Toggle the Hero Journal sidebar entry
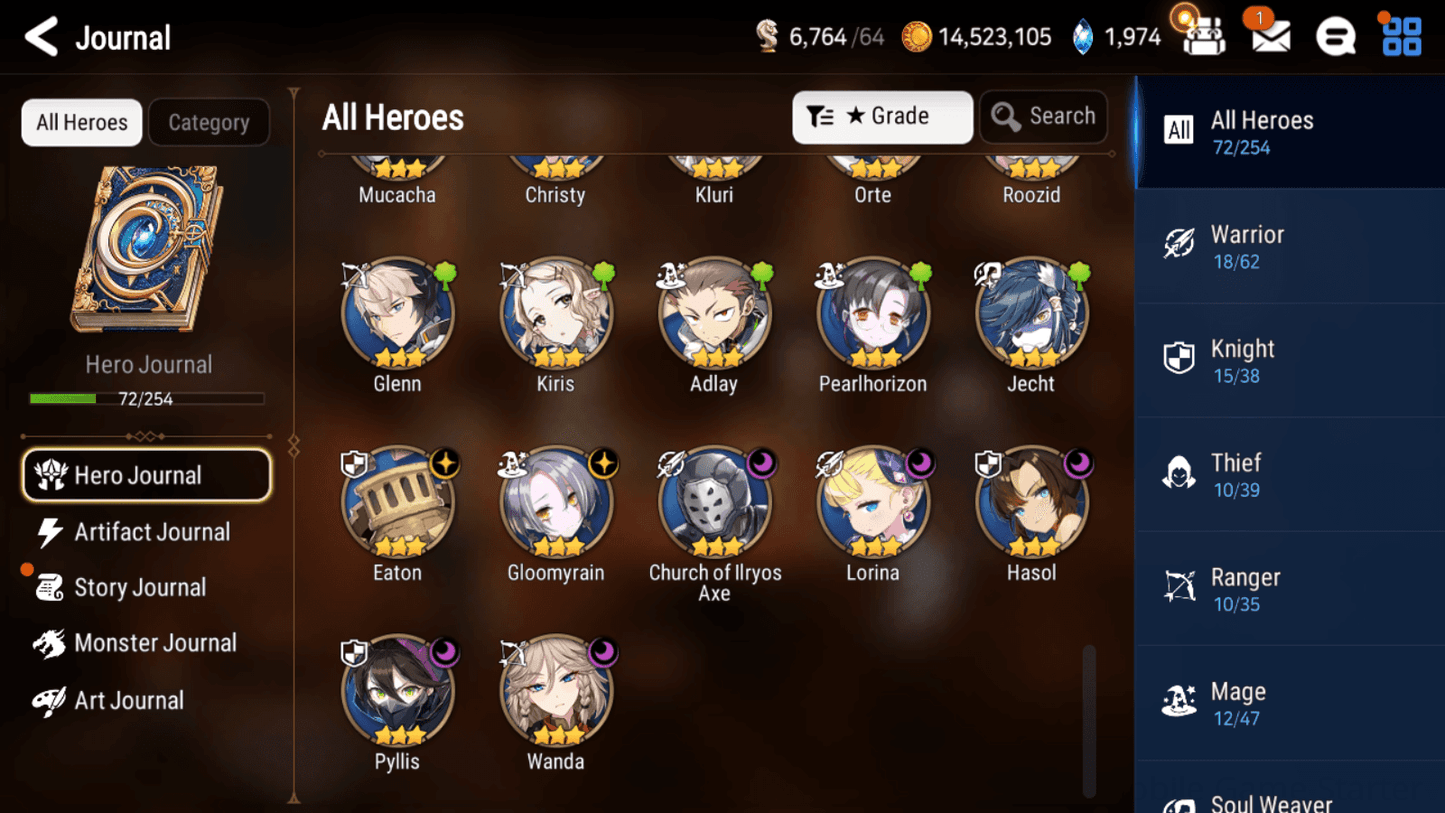 [146, 475]
